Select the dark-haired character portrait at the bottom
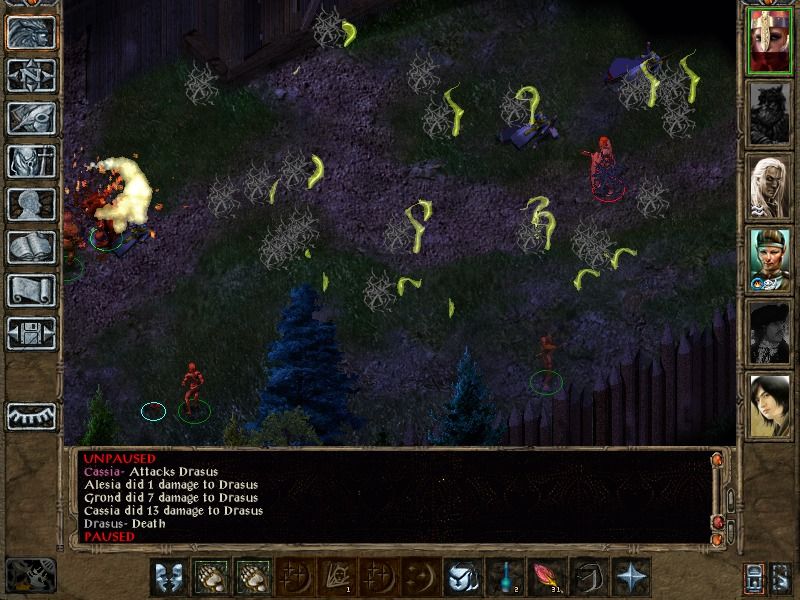800x600 pixels. (x=770, y=405)
